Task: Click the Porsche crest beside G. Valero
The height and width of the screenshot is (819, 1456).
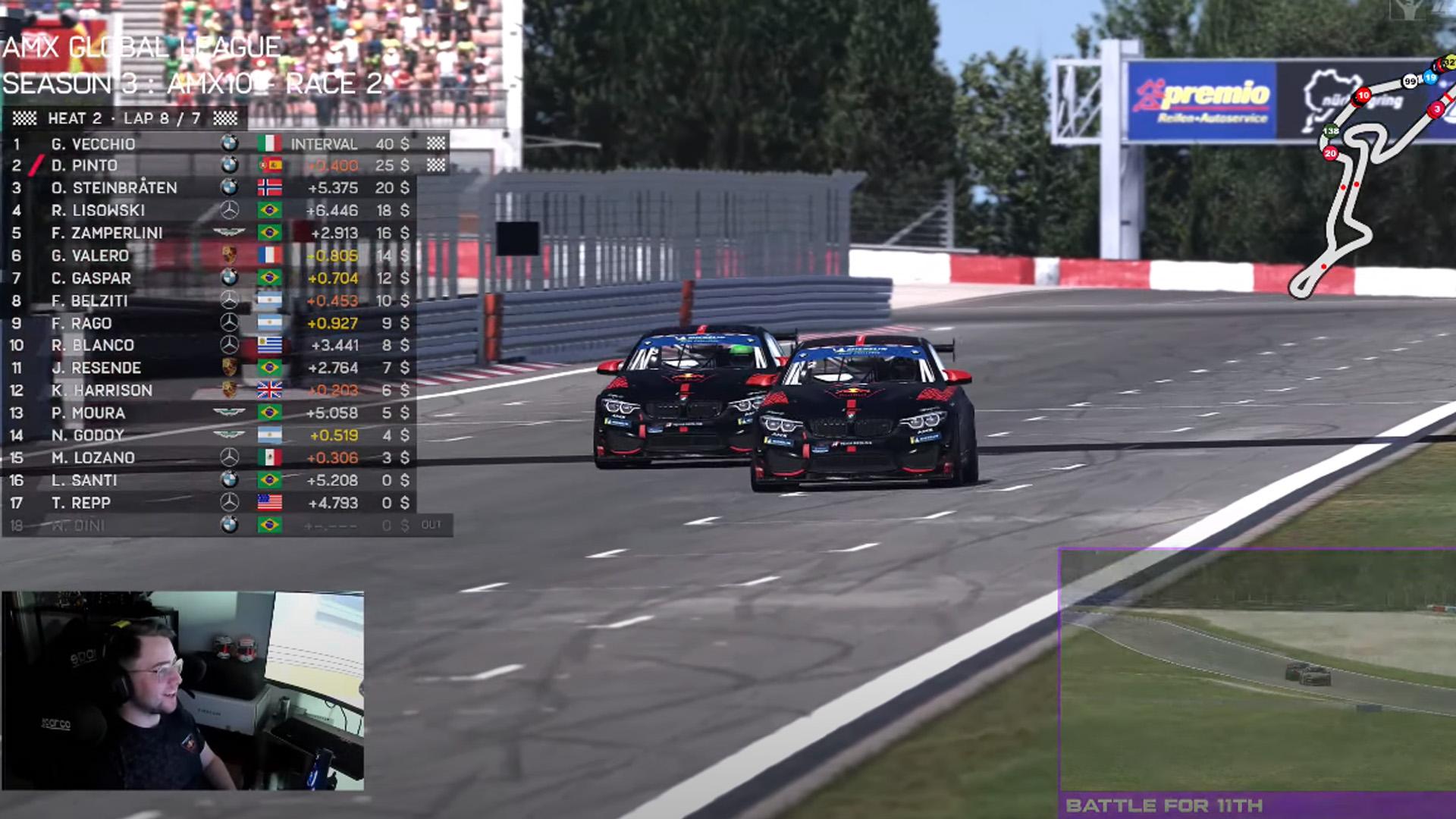Action: (x=228, y=256)
